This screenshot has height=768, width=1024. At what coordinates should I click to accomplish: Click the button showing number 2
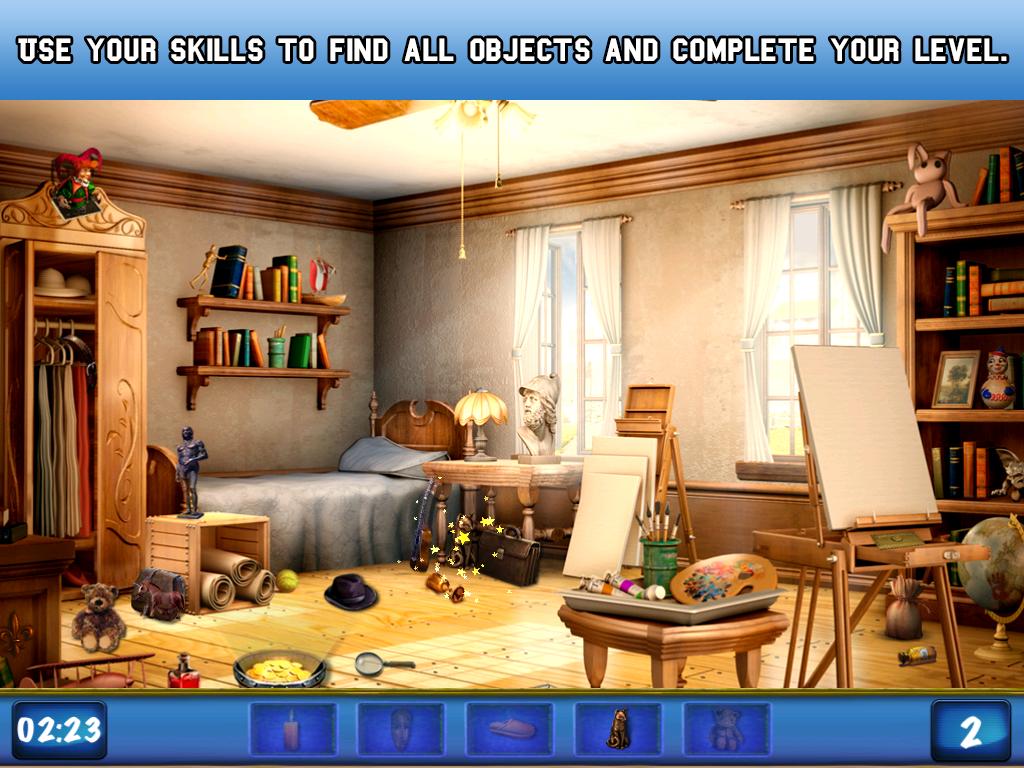point(969,730)
